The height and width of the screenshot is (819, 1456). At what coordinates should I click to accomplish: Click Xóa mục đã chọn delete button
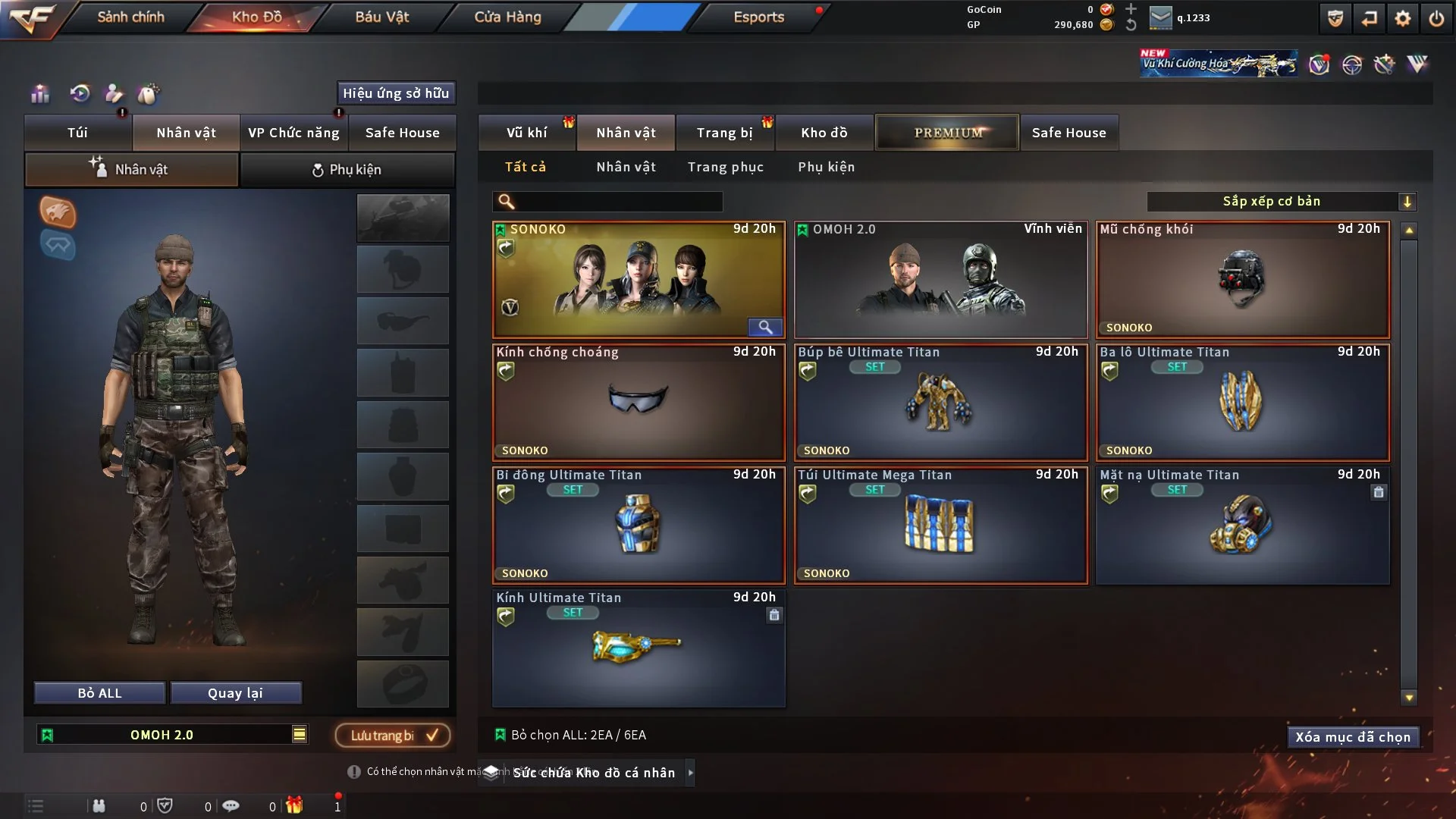click(1353, 737)
